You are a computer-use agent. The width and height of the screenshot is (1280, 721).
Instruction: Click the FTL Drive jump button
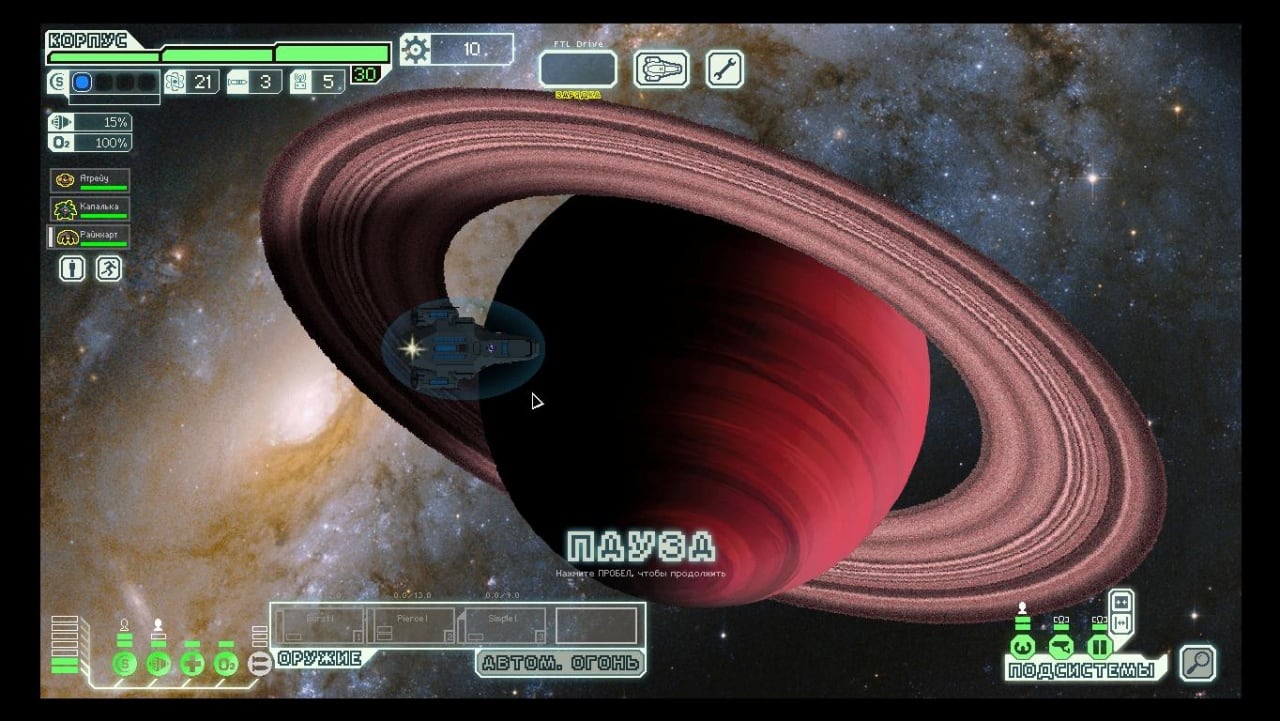pos(577,70)
